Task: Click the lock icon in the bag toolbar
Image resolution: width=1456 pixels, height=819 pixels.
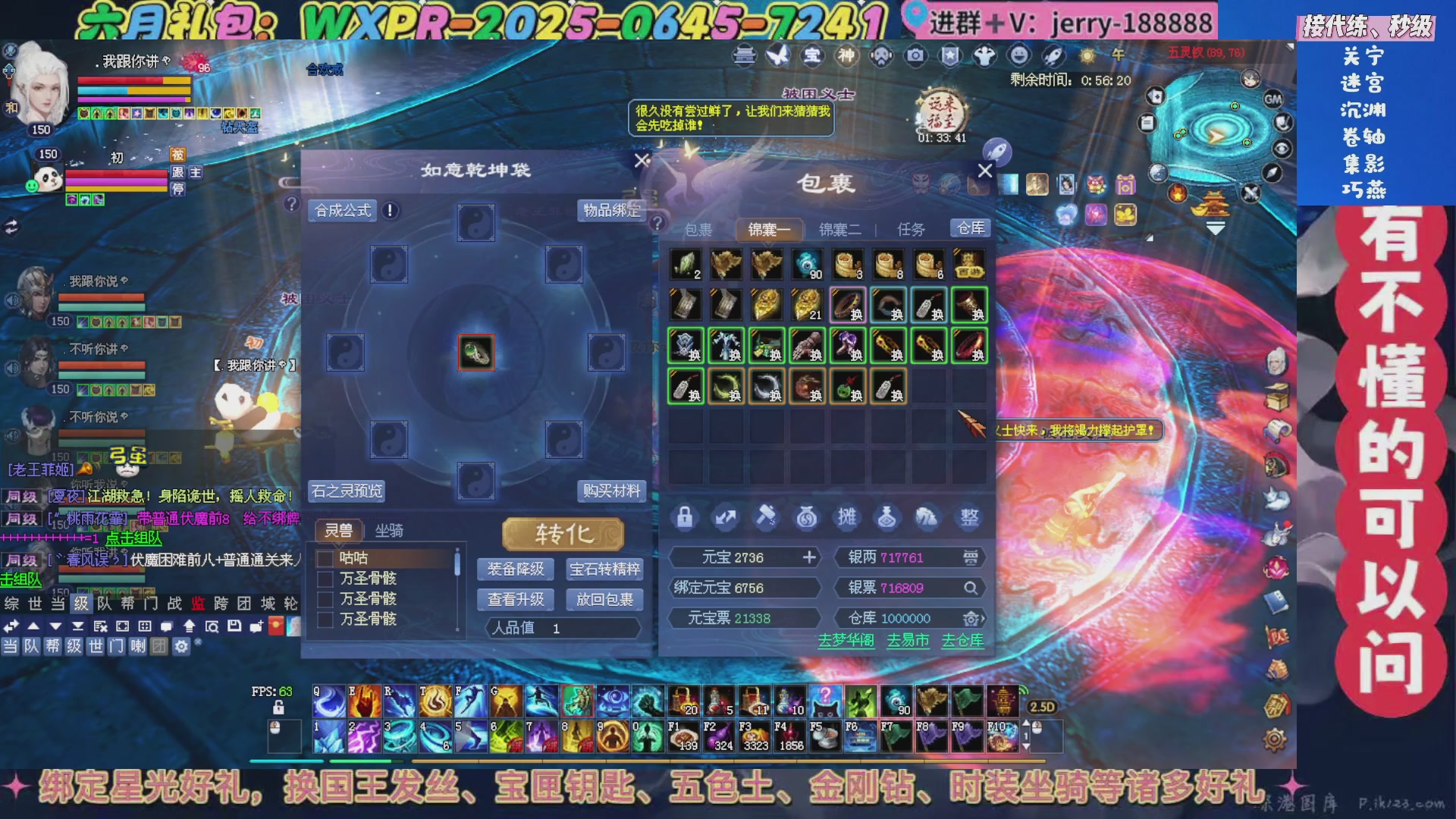Action: pyautogui.click(x=686, y=518)
